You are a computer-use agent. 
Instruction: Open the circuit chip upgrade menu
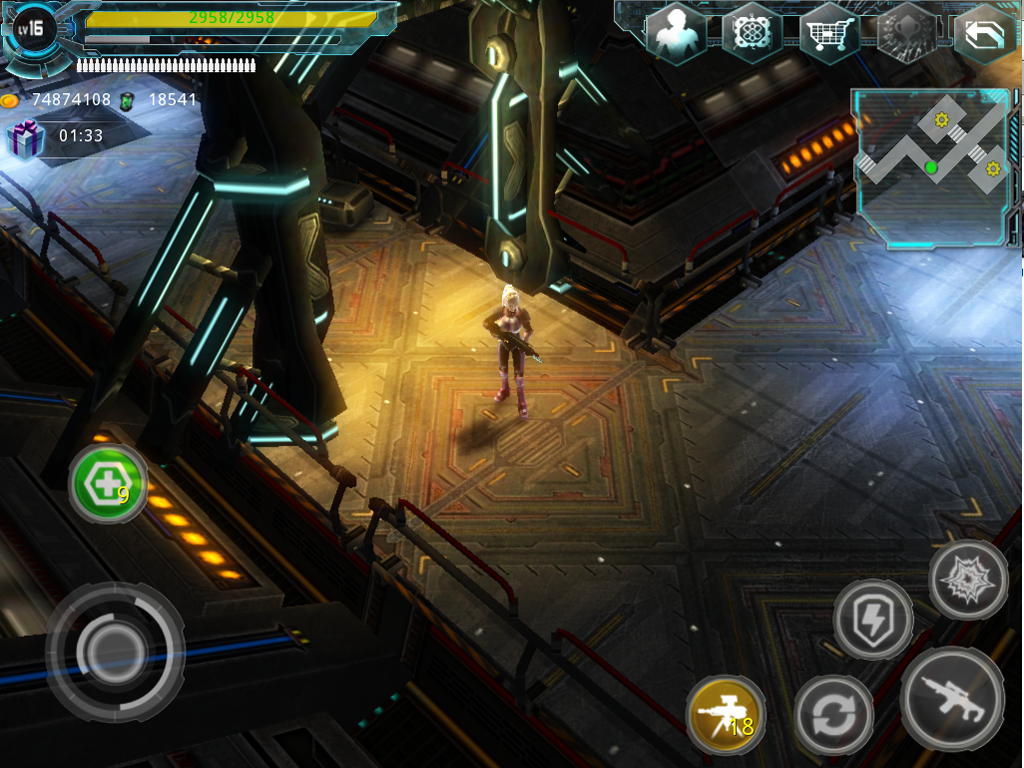coord(751,33)
